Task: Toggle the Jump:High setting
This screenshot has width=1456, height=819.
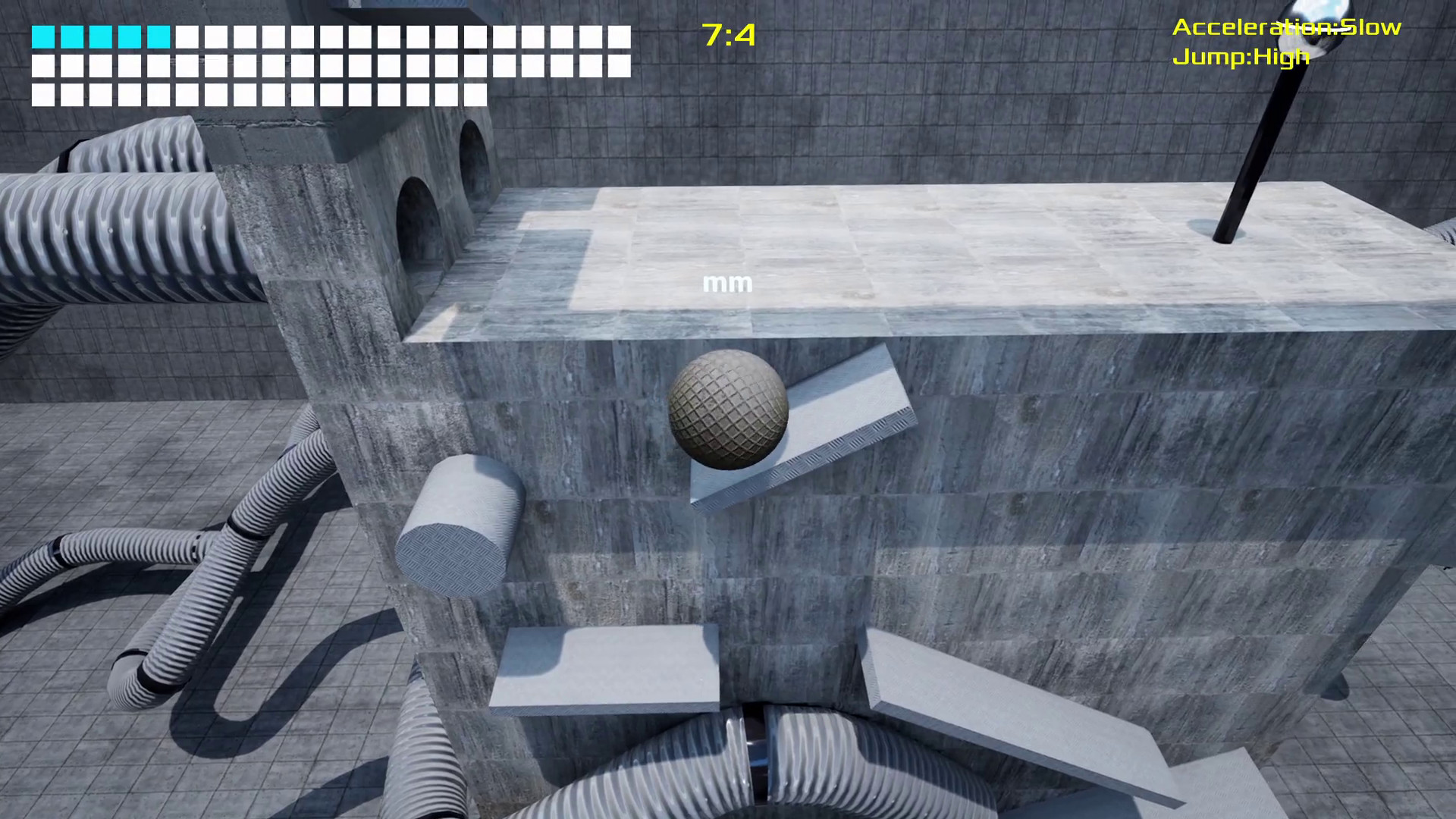Action: click(x=1241, y=55)
